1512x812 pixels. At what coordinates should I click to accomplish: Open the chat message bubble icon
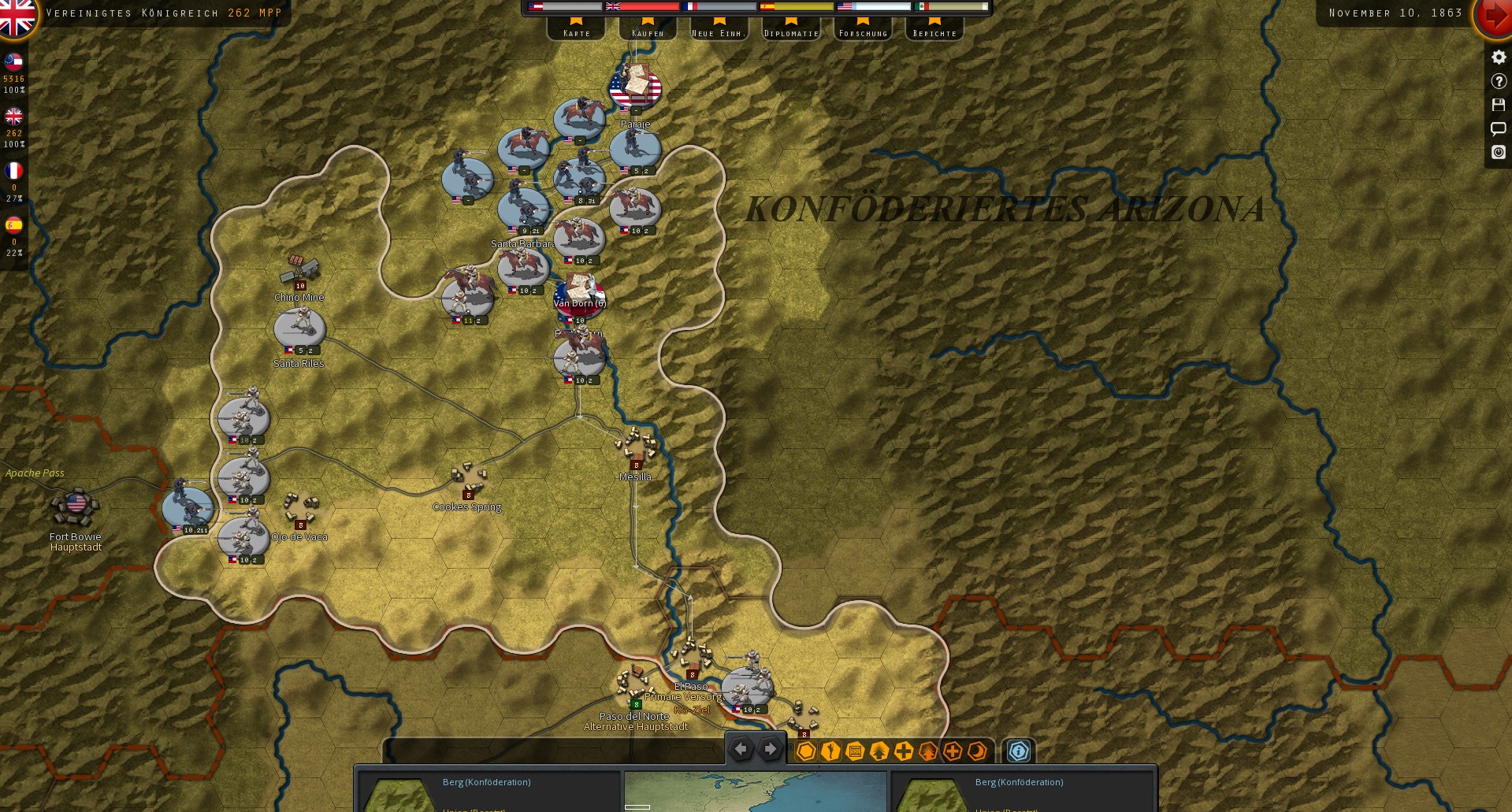1498,128
